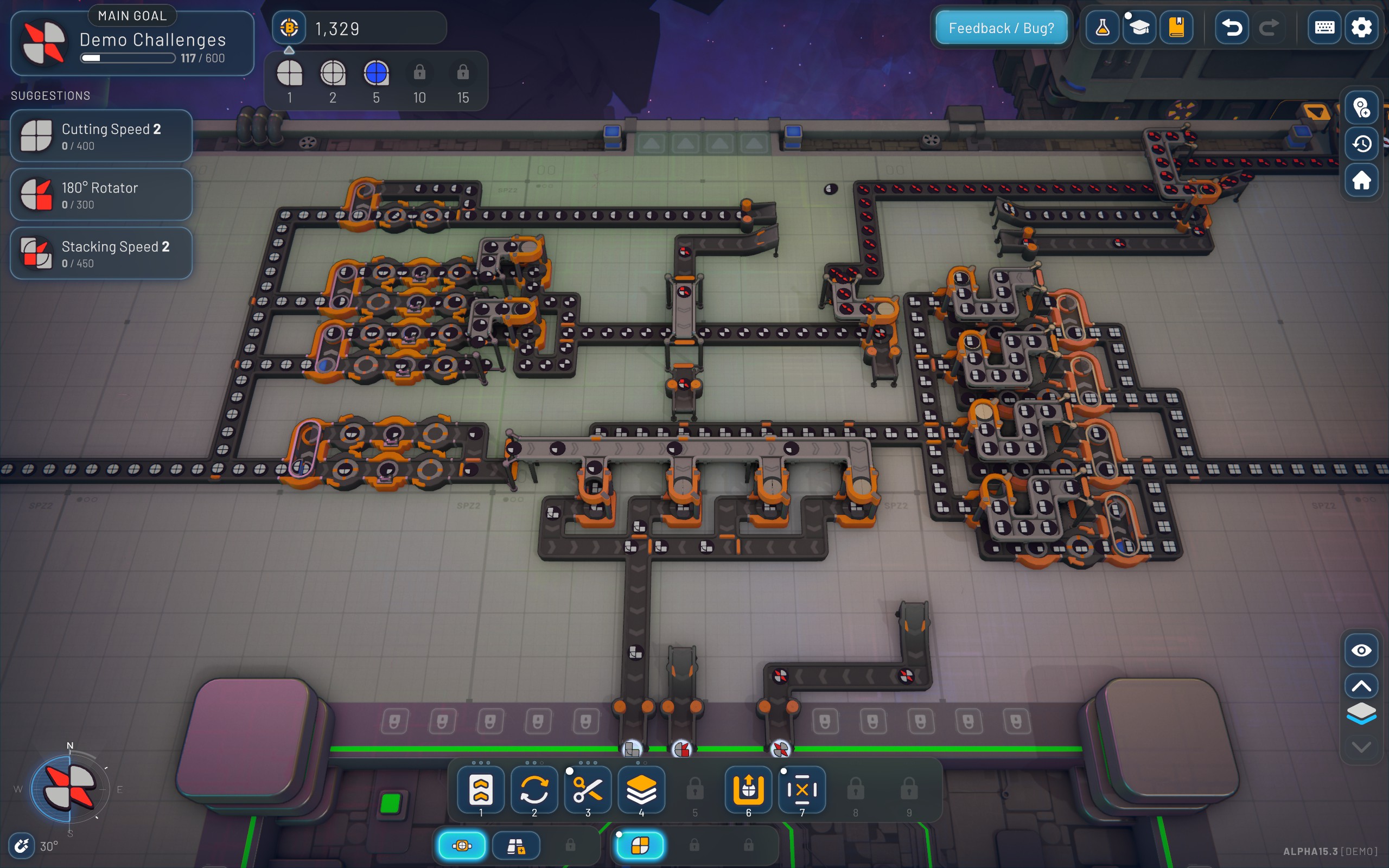Move up one layer with arrow
This screenshot has height=868, width=1389.
click(x=1361, y=685)
